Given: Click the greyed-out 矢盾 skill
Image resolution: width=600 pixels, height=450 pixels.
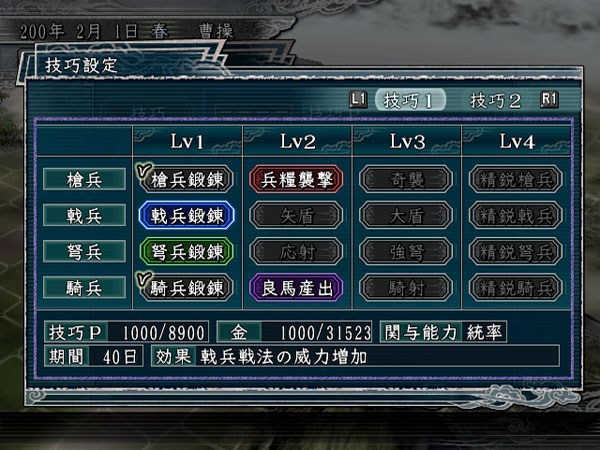Looking at the screenshot, I should tap(297, 215).
